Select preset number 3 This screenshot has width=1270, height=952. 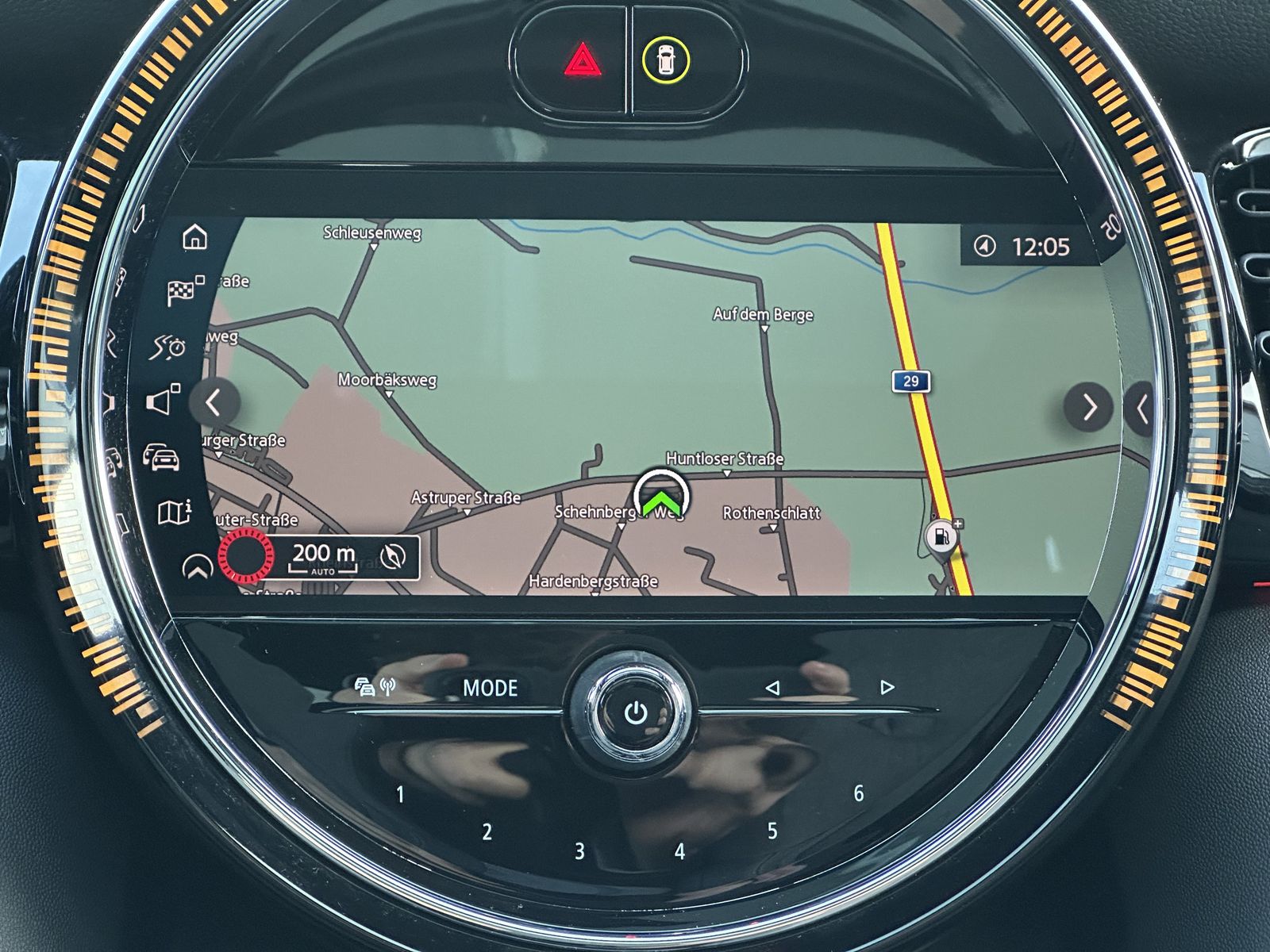click(579, 851)
